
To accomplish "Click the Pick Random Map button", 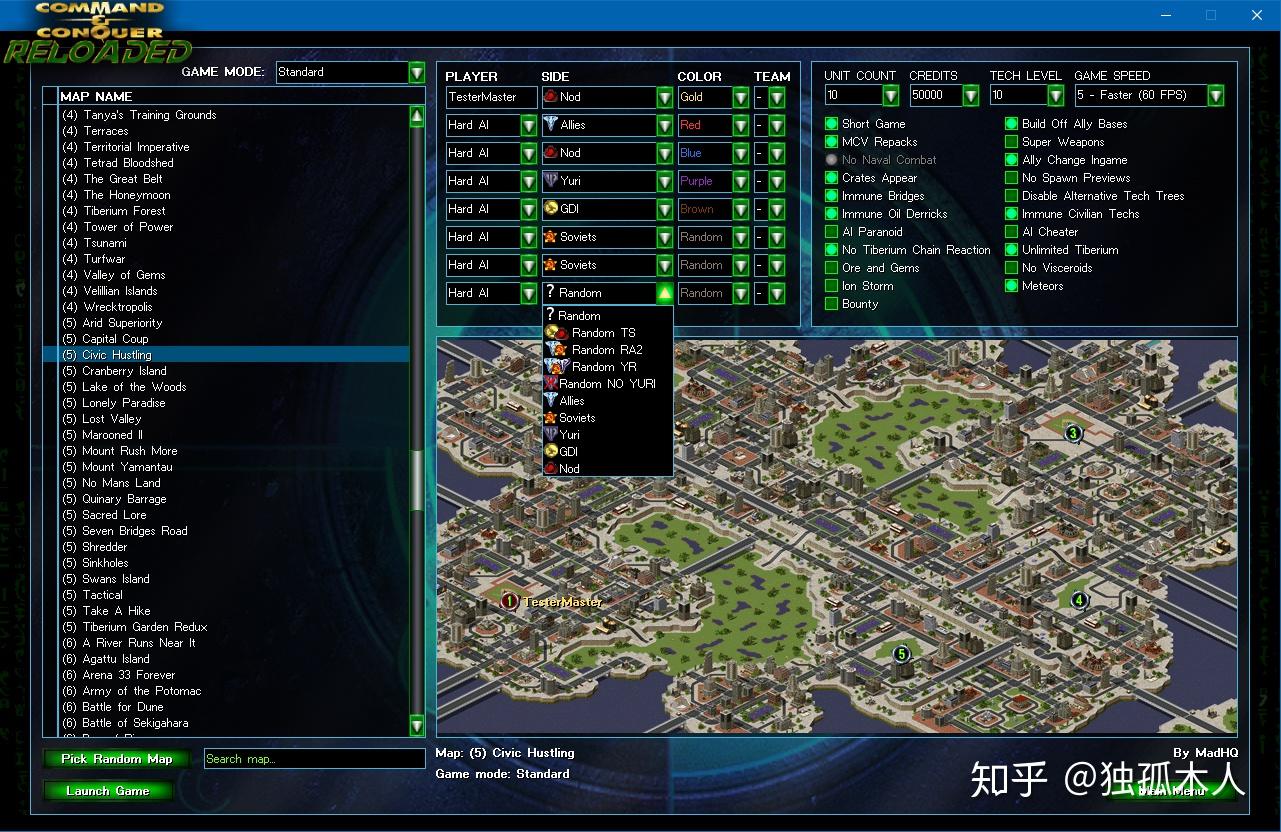I will coord(116,758).
